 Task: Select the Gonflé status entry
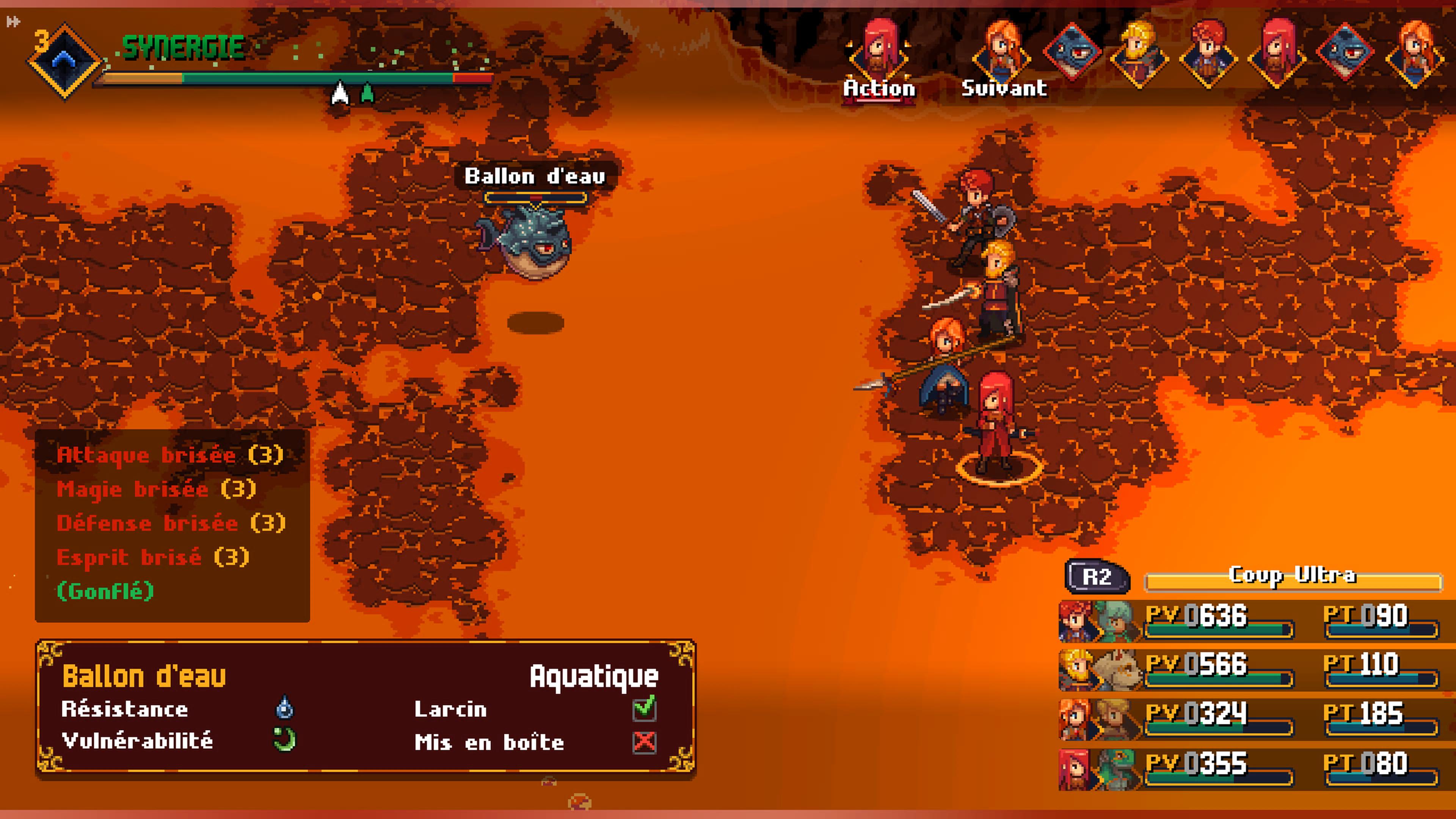tap(105, 591)
